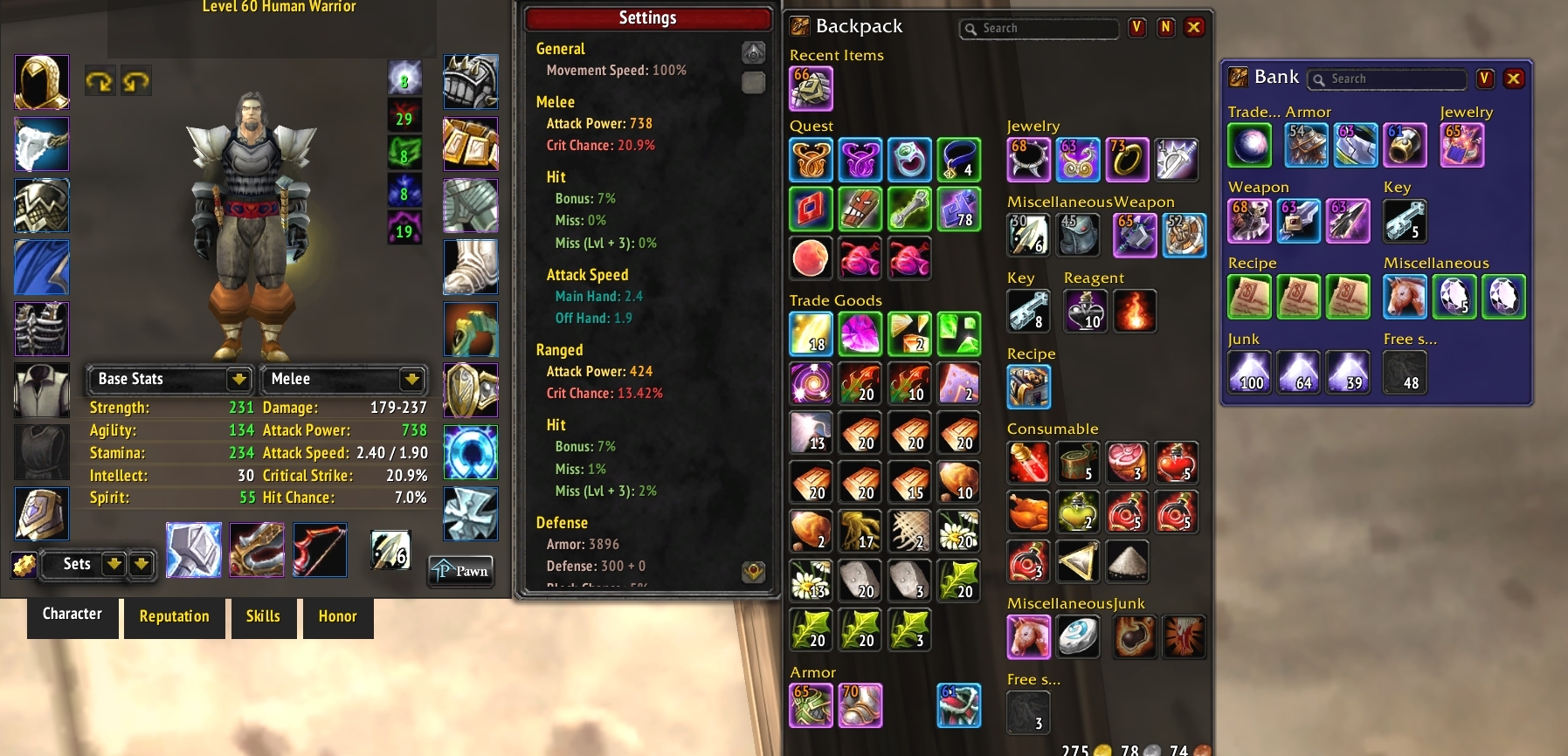Viewport: 1568px width, 756px height.
Task: Select a recipe scroll in Bank Recipe section
Action: [1250, 297]
